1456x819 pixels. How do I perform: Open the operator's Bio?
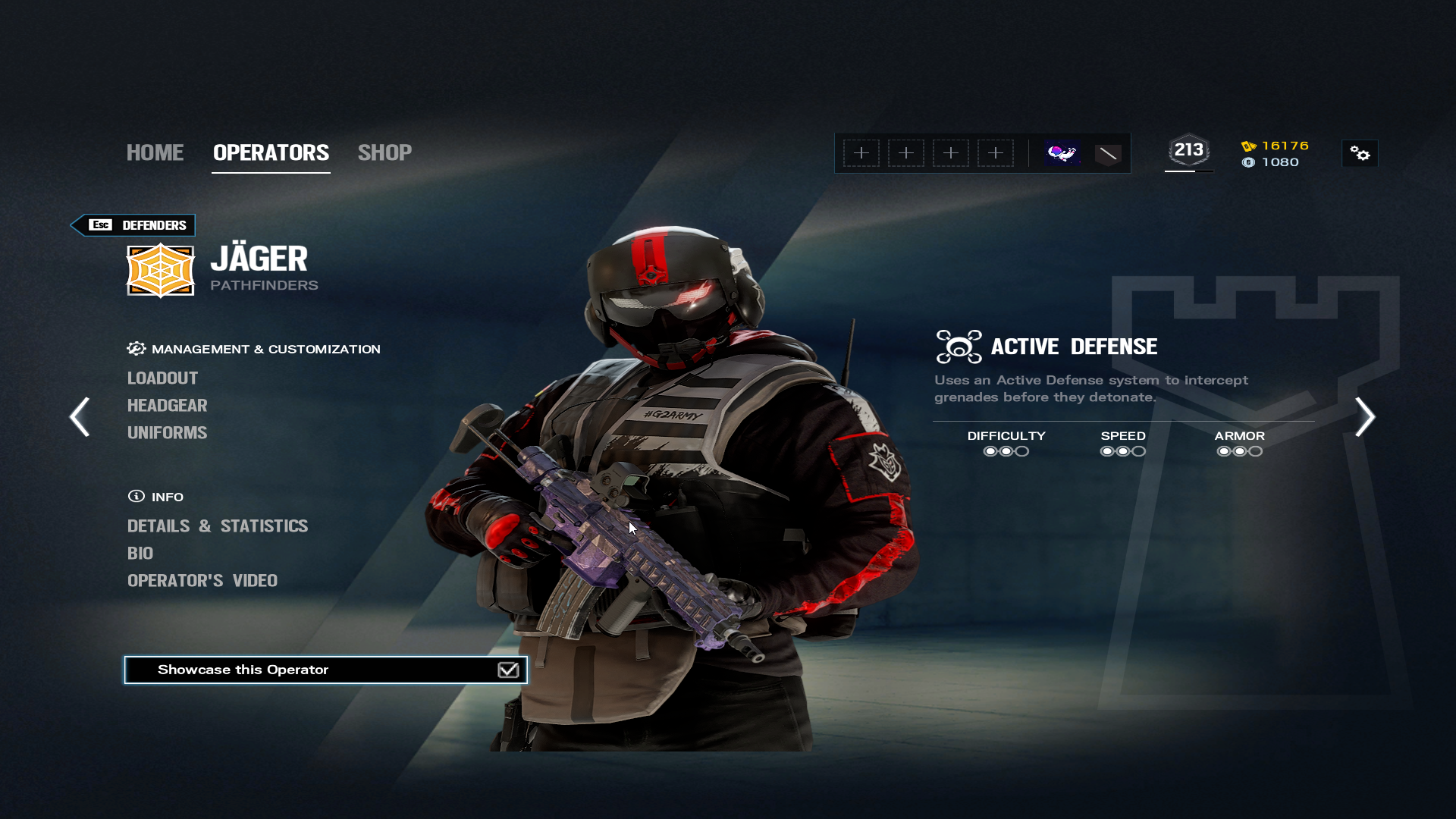click(140, 553)
